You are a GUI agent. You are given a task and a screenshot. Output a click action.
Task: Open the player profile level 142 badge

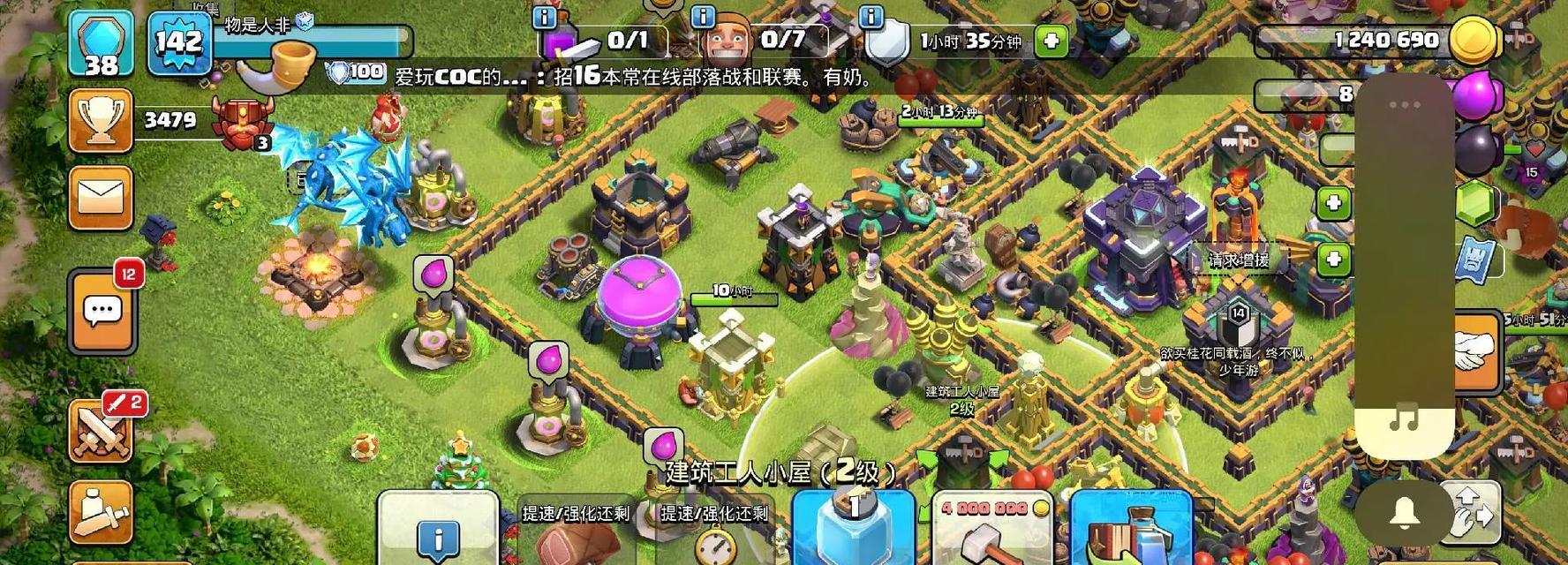click(179, 42)
